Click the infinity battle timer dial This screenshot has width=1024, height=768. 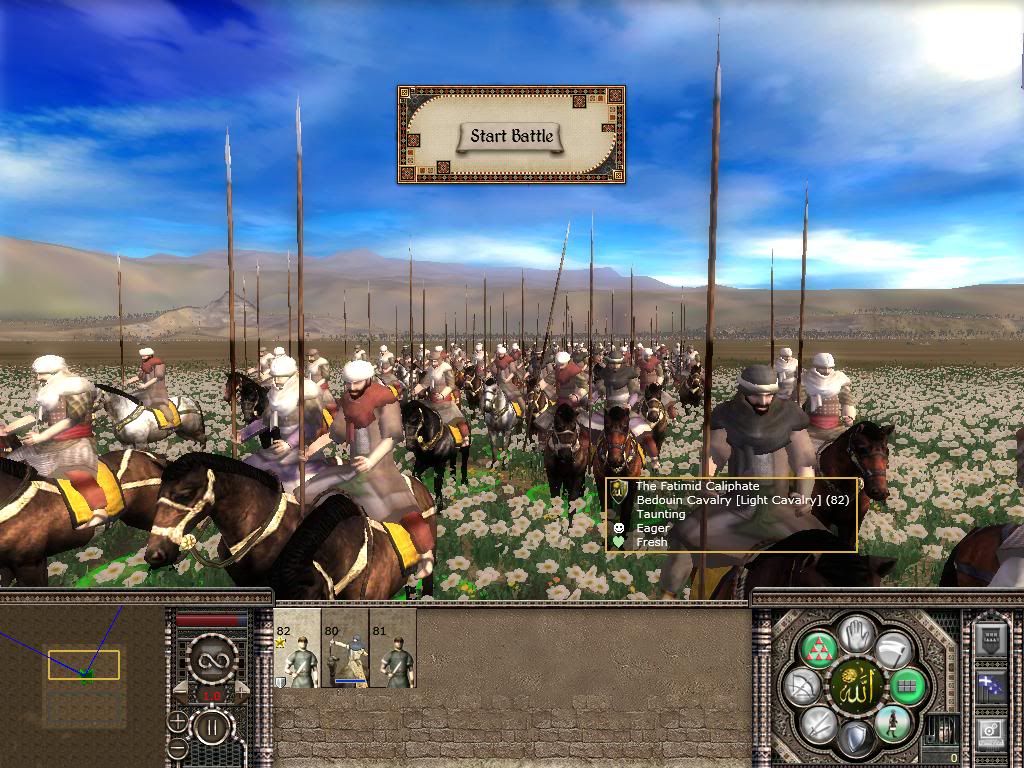point(211,660)
